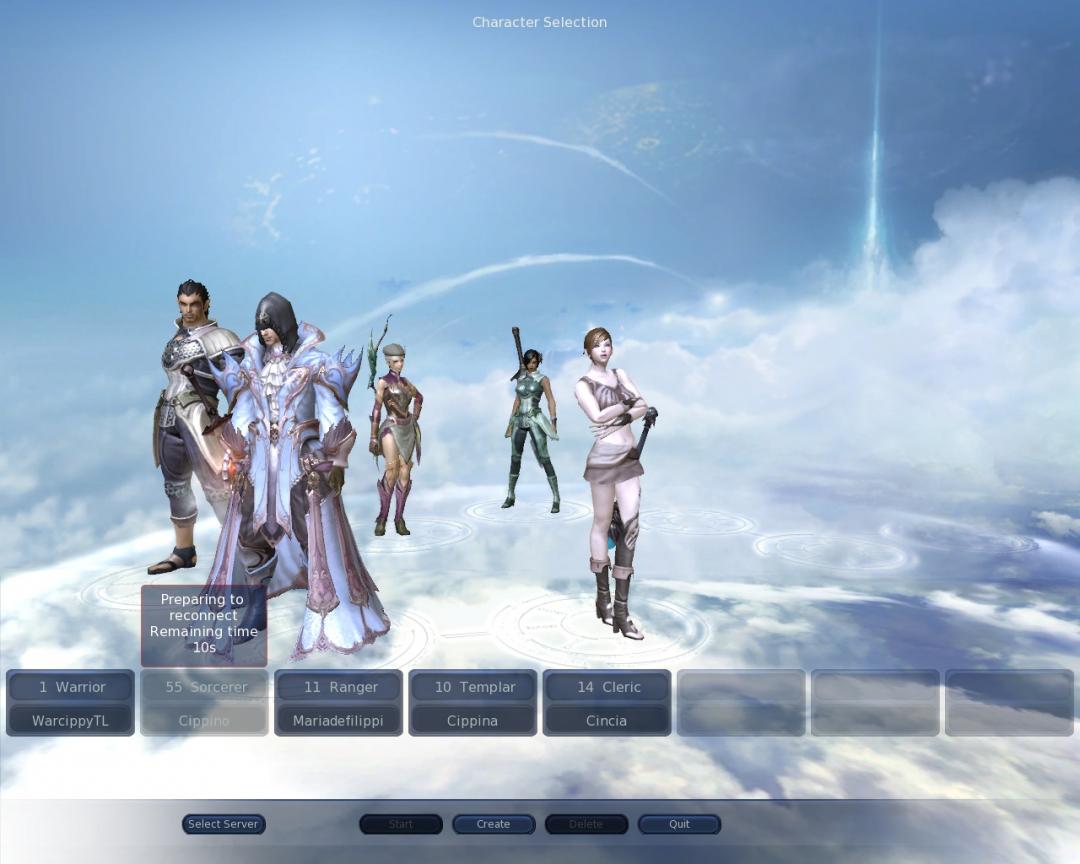Quit the game

[679, 824]
